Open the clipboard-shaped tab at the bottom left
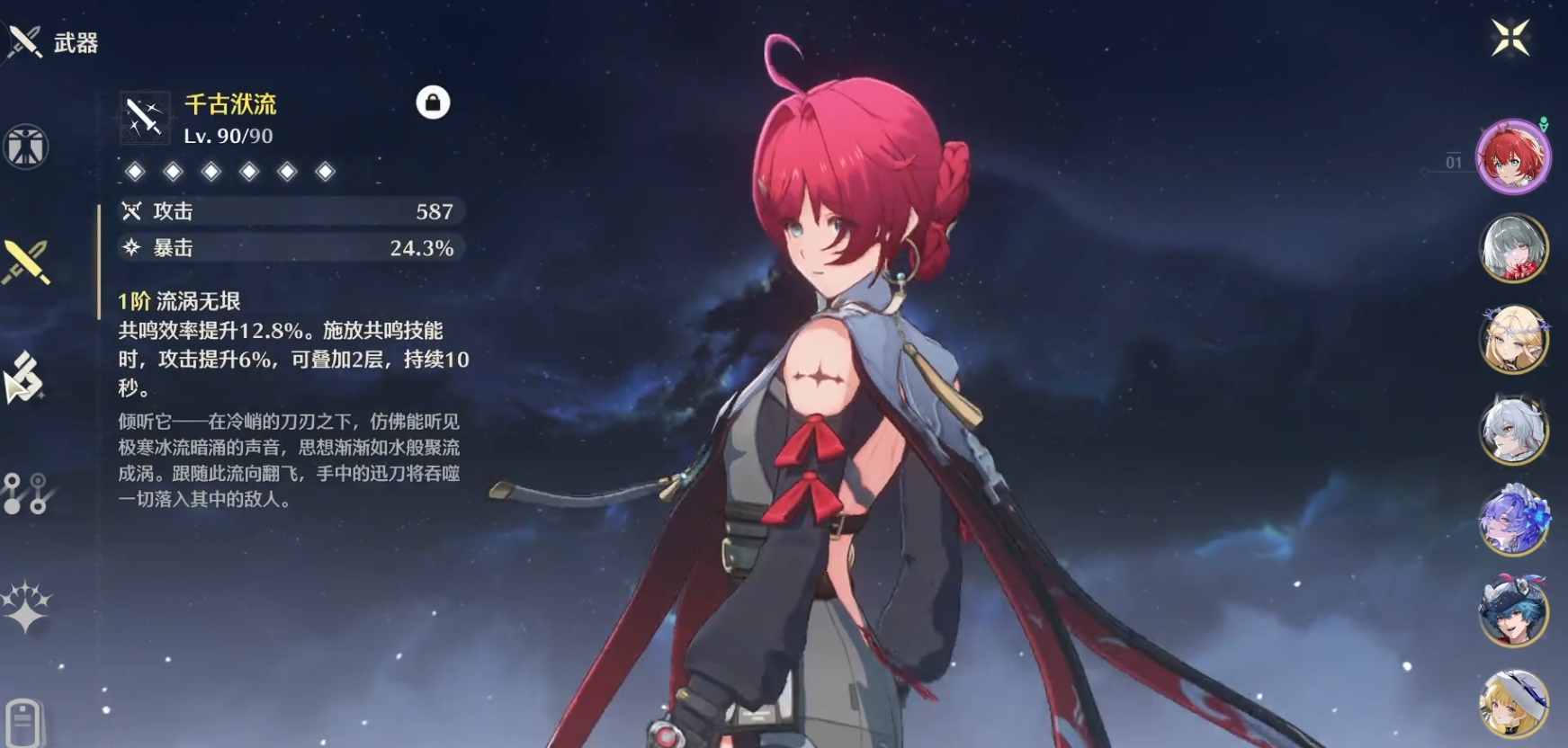Screen dimensions: 1568x748 click(23, 720)
